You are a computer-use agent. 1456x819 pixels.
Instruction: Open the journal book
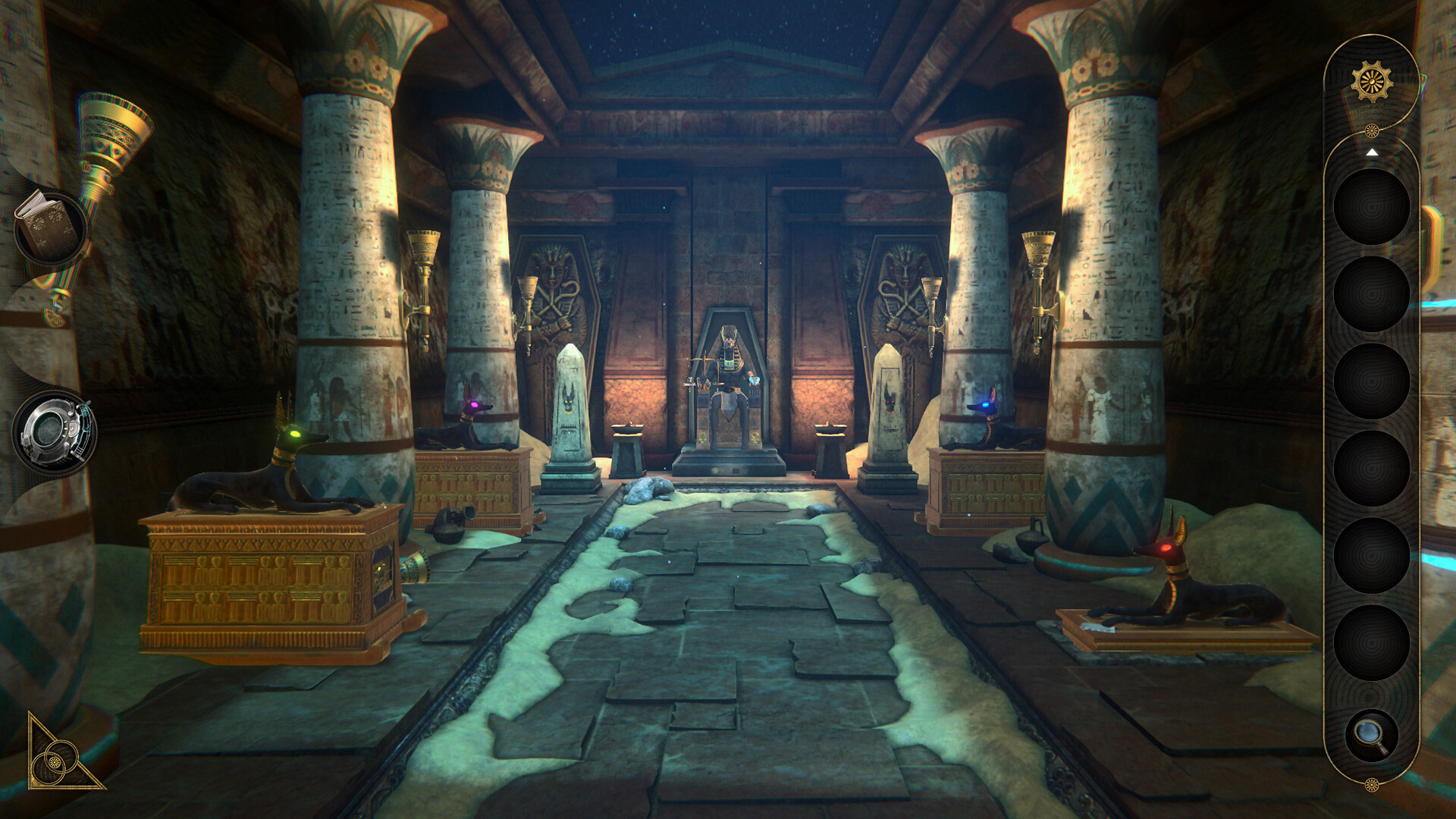[x=51, y=225]
